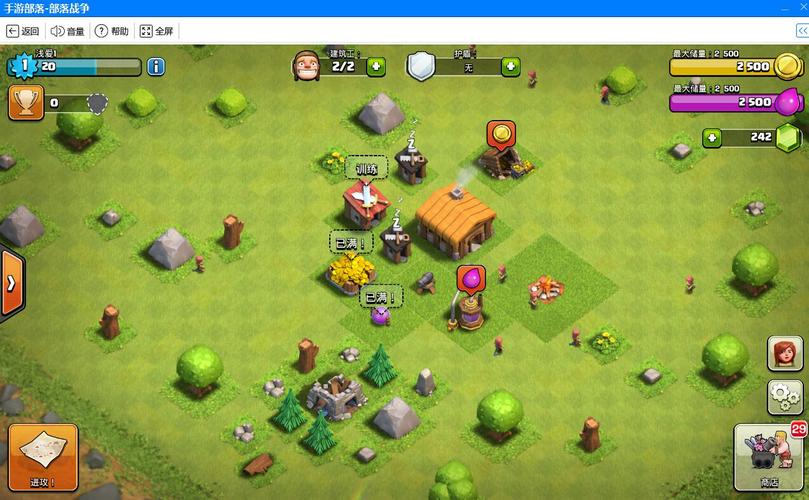Buy more gems with plus button

(x=712, y=137)
